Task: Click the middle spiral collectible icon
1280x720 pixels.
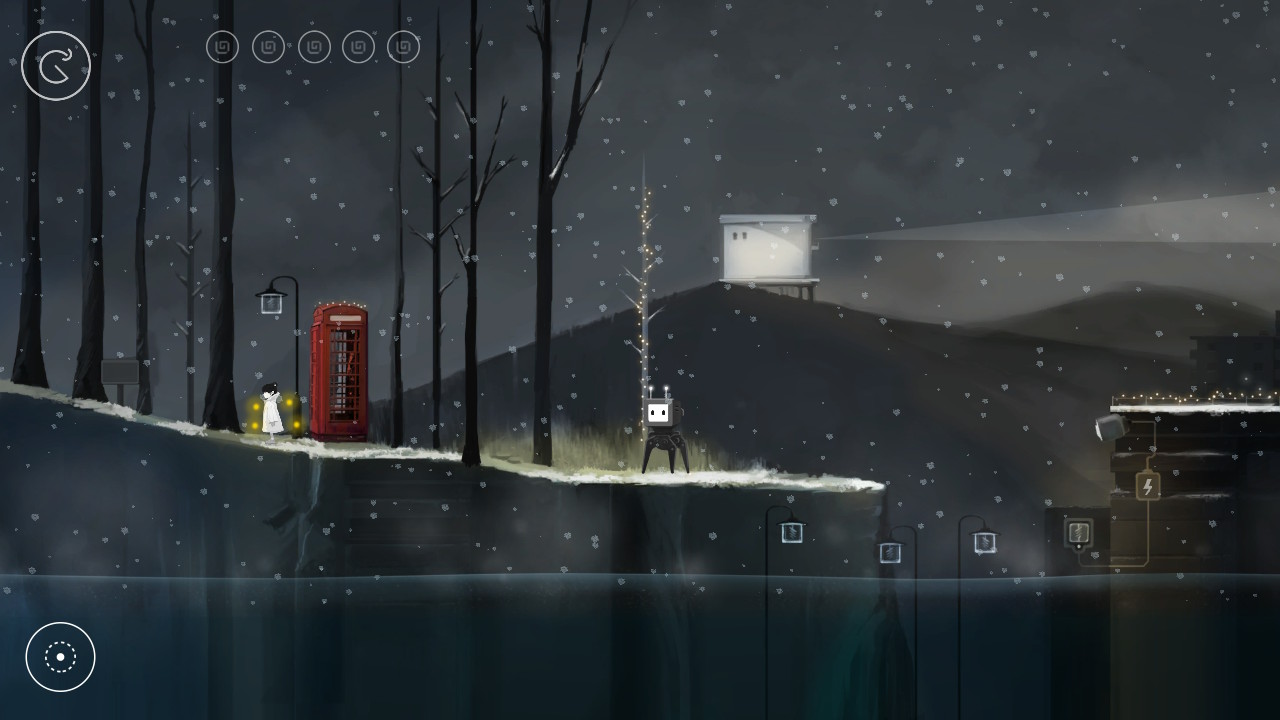Action: tap(313, 46)
